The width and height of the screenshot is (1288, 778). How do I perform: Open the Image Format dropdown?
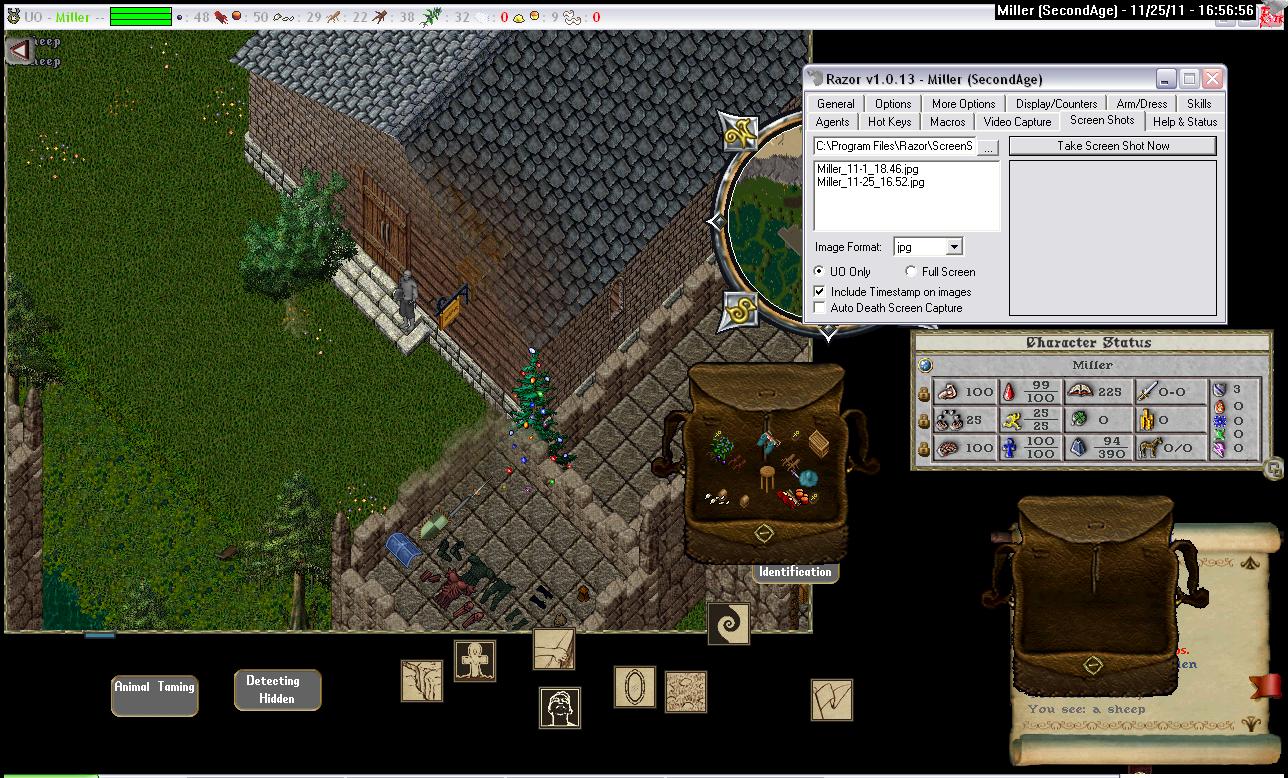954,247
